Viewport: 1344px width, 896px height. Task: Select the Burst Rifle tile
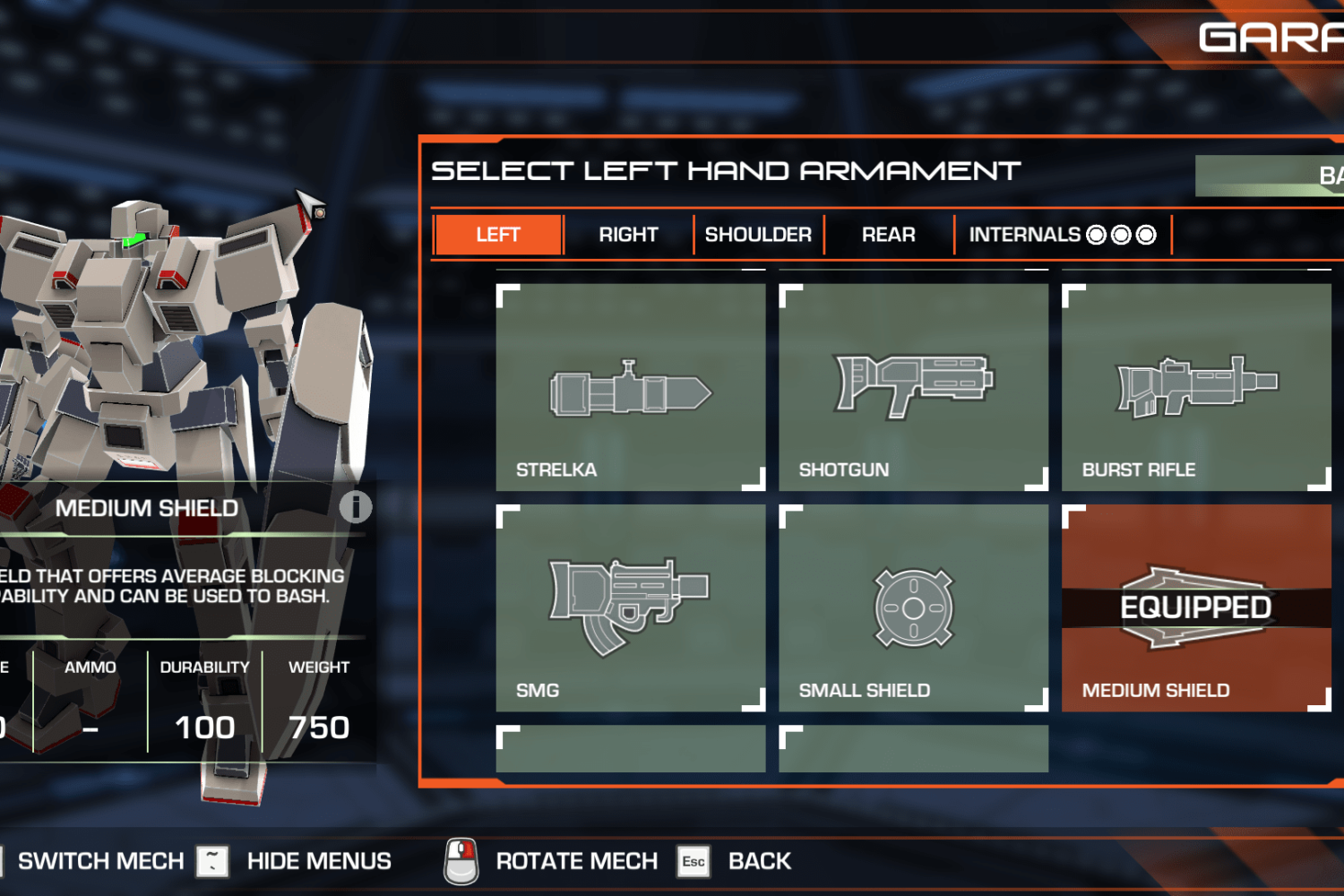[1196, 387]
